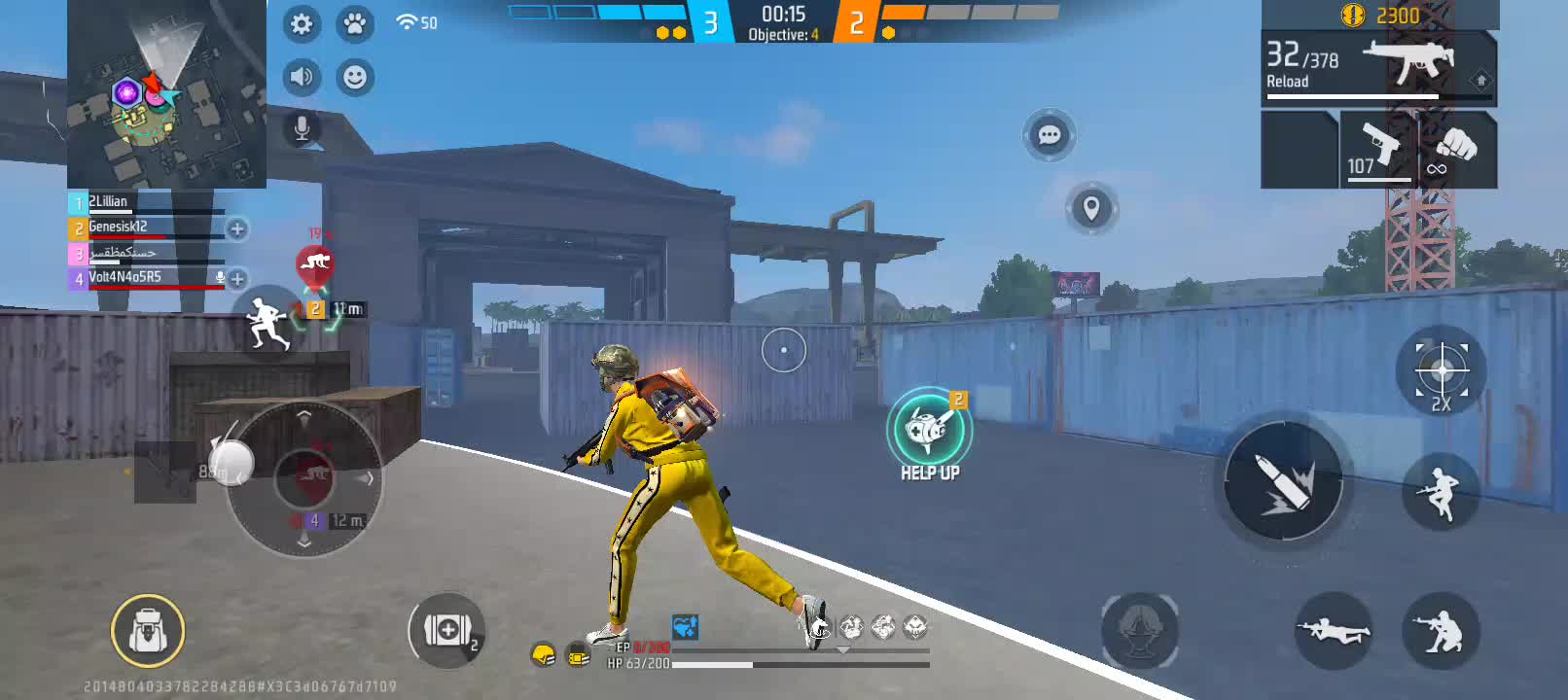
Task: Open the game settings gear
Action: click(x=302, y=25)
